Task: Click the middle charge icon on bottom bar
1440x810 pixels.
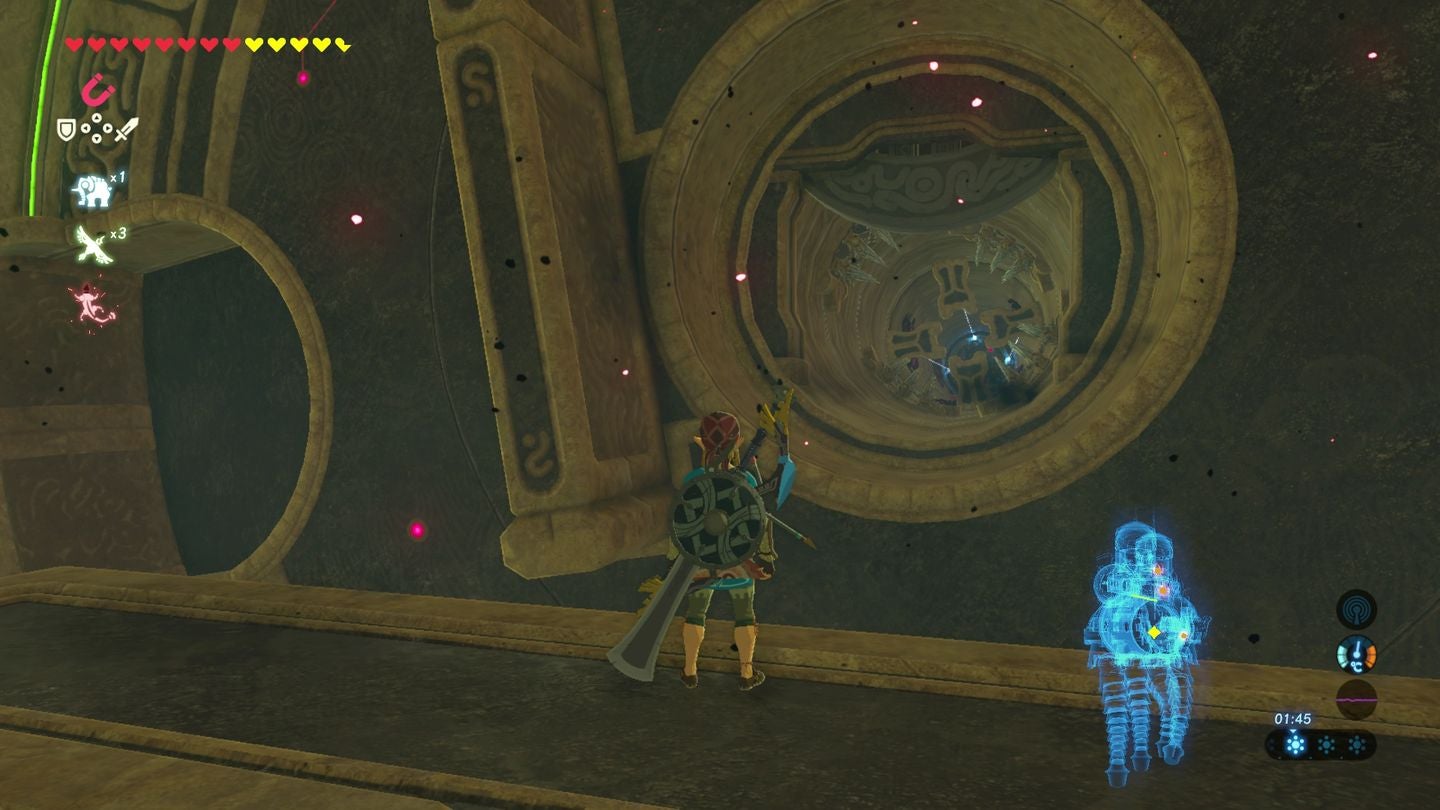Action: pos(1327,743)
